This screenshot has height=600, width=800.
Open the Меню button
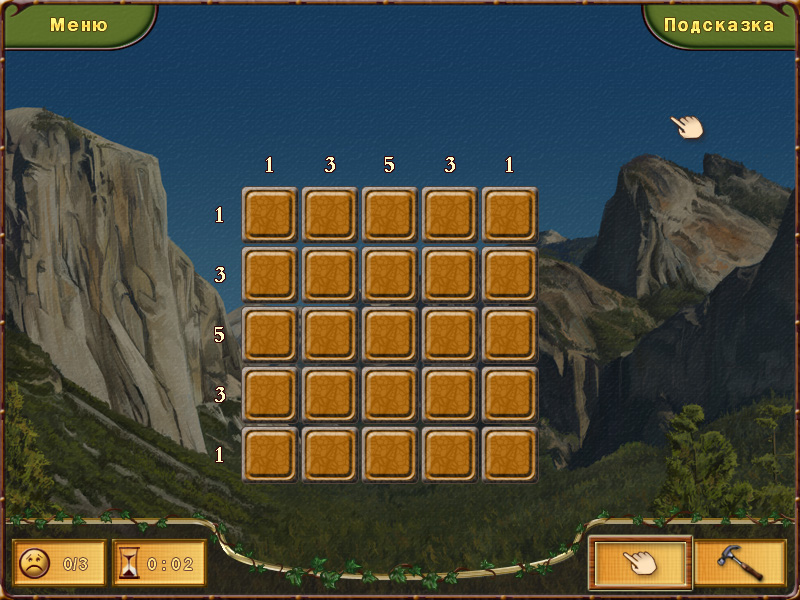tap(78, 25)
